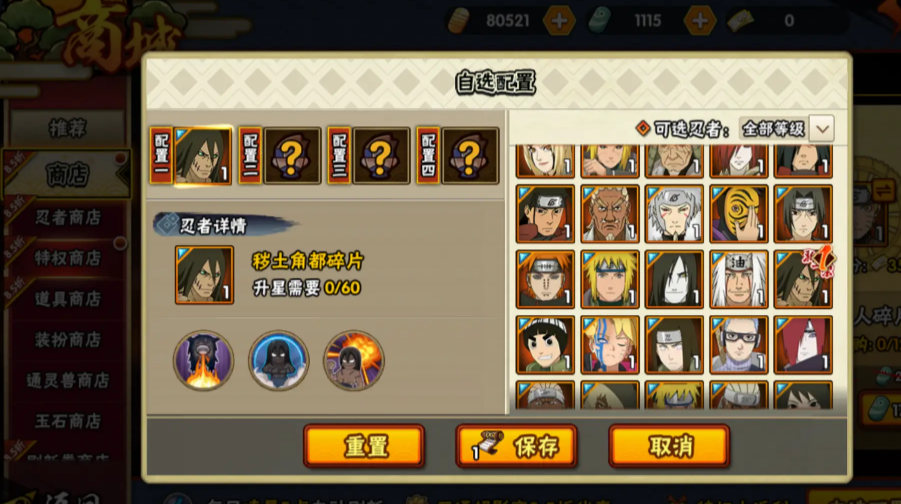The image size is (901, 504).
Task: Pick the orange spiral-masked ninja fragment
Action: (739, 213)
